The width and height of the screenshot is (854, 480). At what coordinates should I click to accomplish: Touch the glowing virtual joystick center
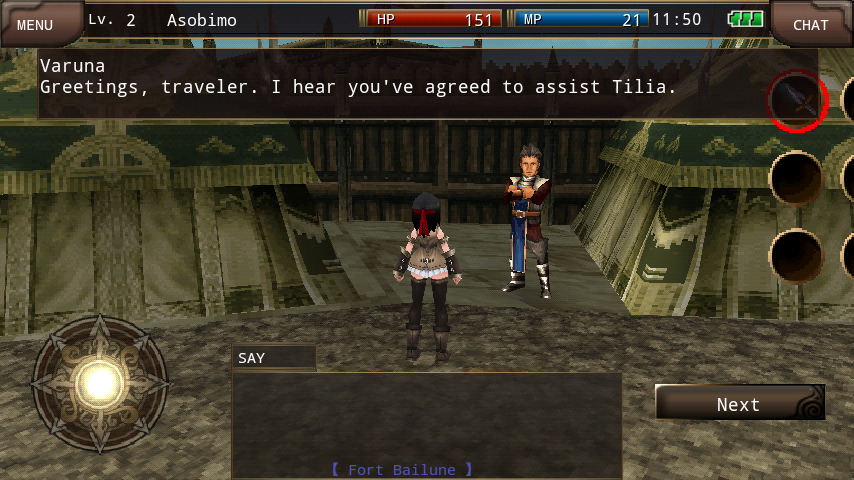pos(100,381)
